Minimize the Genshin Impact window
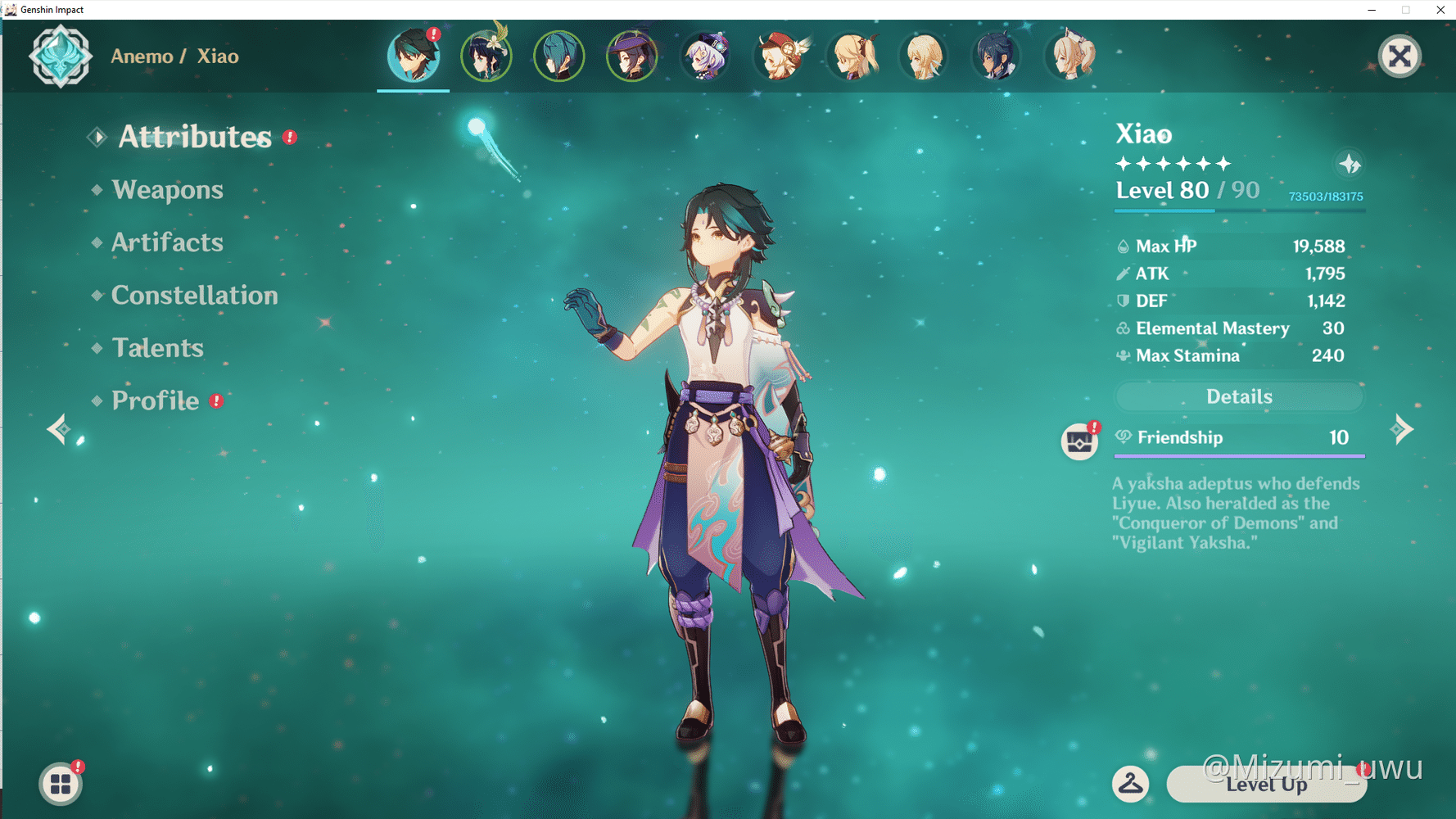Image resolution: width=1456 pixels, height=819 pixels. (1371, 10)
